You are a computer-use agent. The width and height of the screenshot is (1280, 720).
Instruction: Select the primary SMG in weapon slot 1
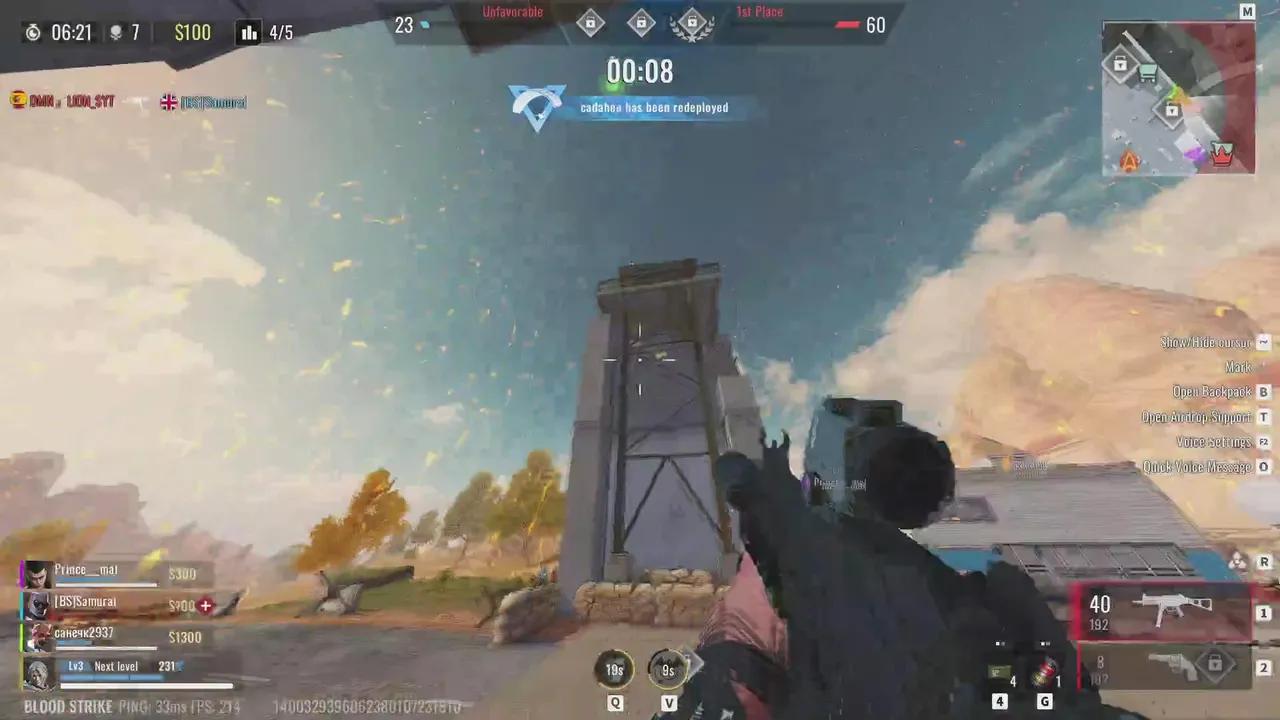(x=1175, y=610)
